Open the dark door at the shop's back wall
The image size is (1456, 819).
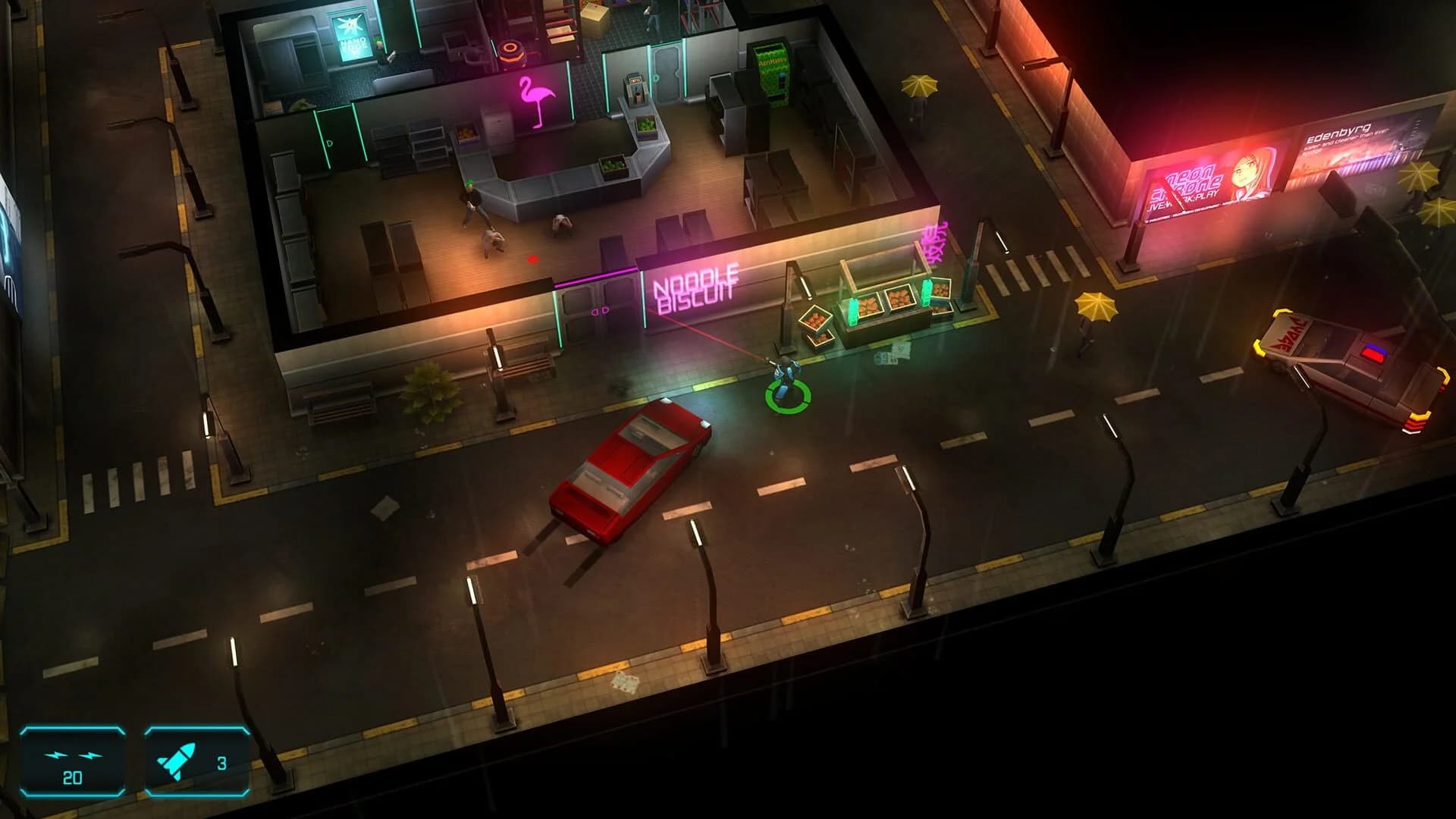666,74
